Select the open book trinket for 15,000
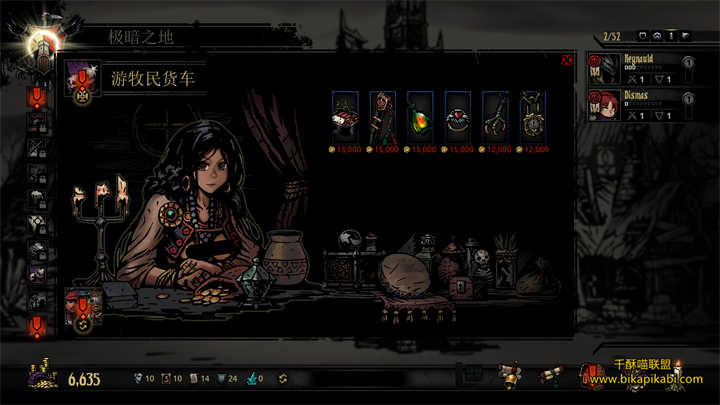This screenshot has width=720, height=405. [x=345, y=115]
